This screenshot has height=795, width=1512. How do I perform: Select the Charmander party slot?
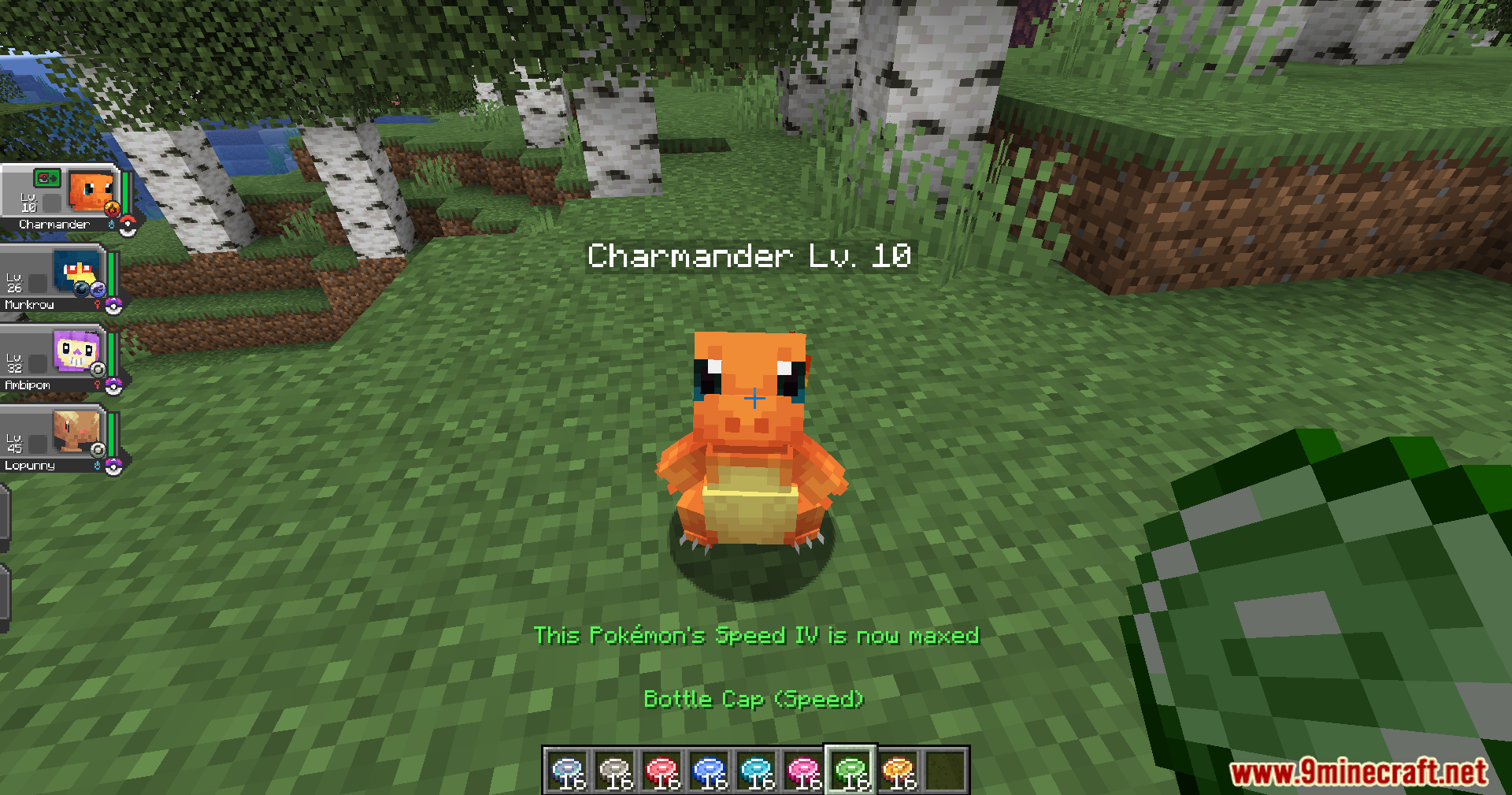pos(61,199)
